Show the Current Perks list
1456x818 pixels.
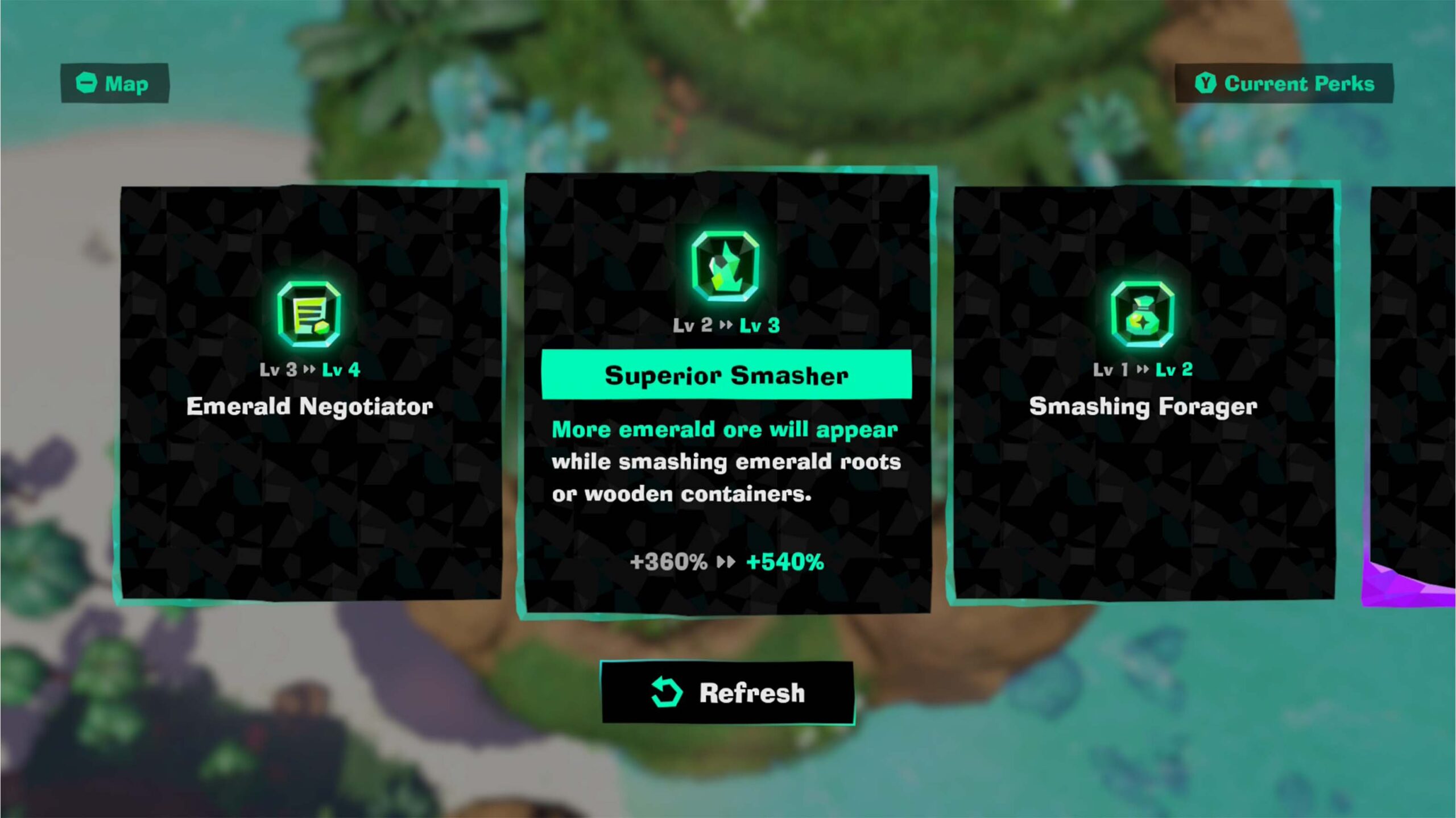coord(1284,84)
